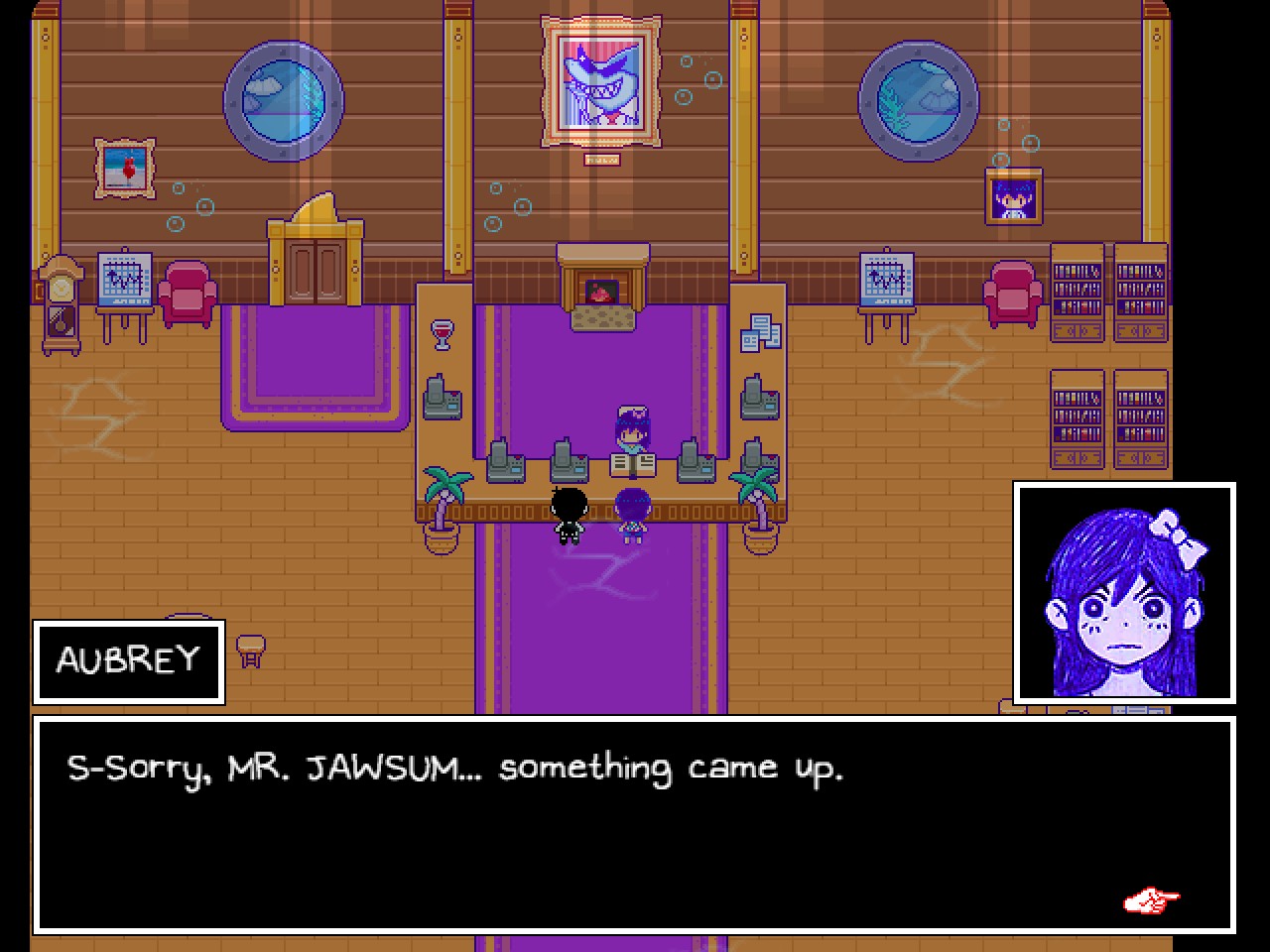Click the small wooden stool near the name tag
Image resolution: width=1270 pixels, height=952 pixels.
point(251,650)
